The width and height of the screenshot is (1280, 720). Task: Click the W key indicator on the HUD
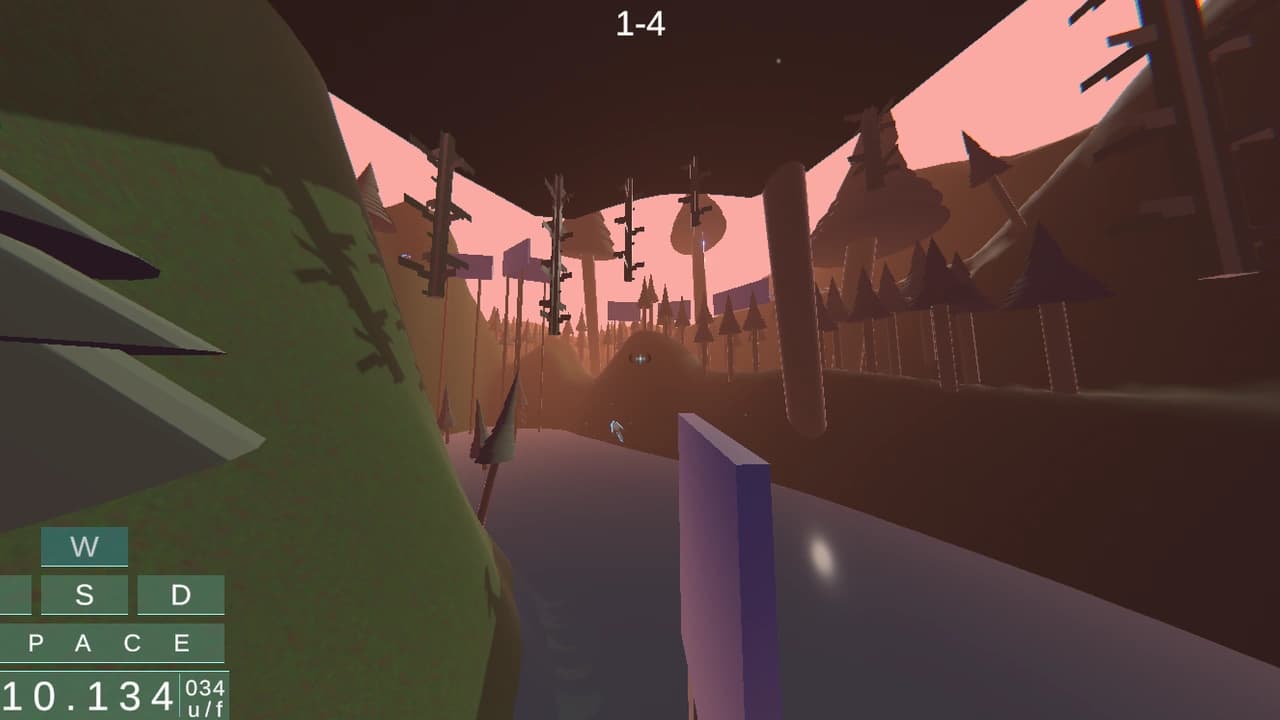coord(85,547)
